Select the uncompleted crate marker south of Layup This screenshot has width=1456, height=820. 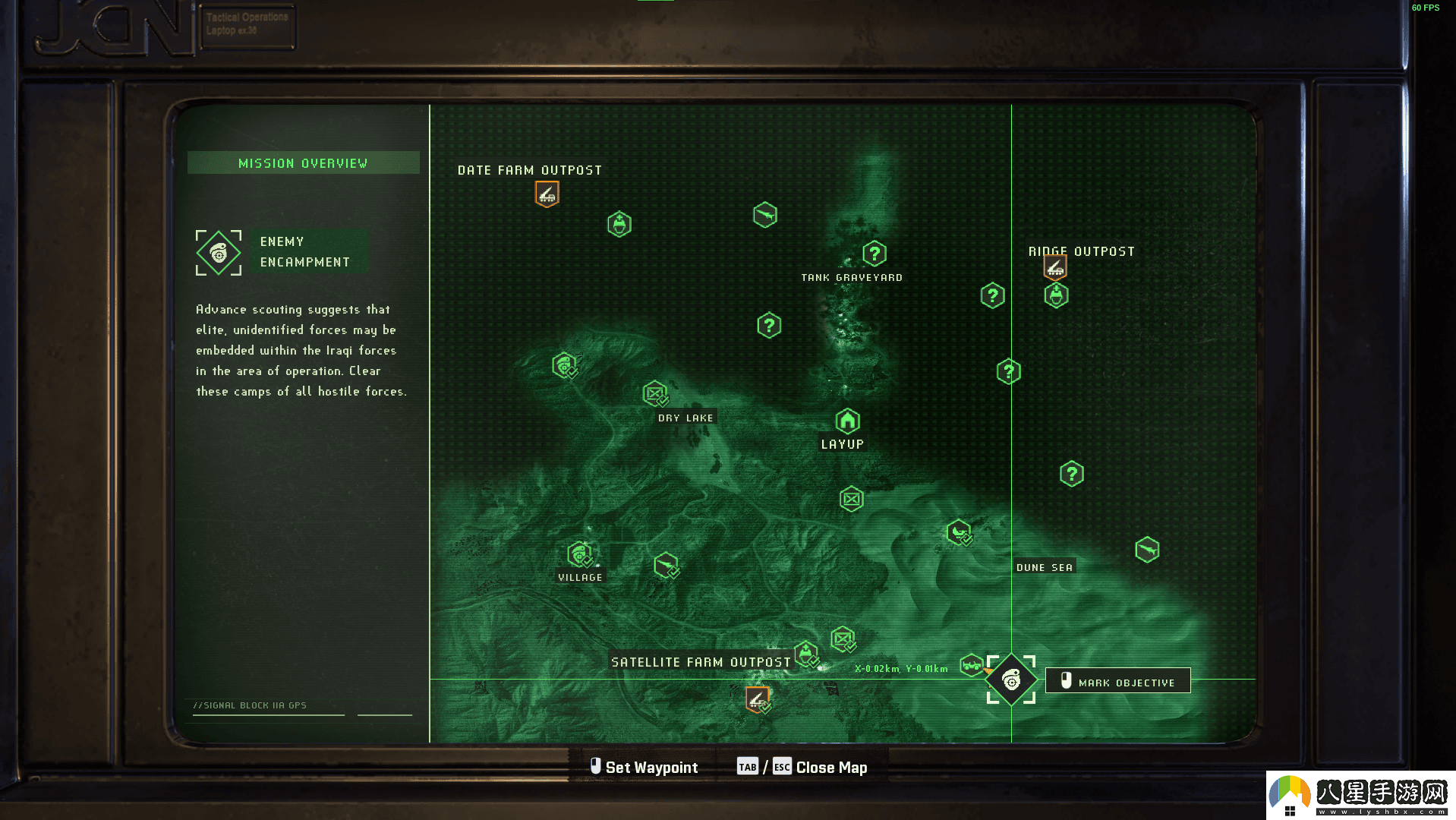coord(851,499)
